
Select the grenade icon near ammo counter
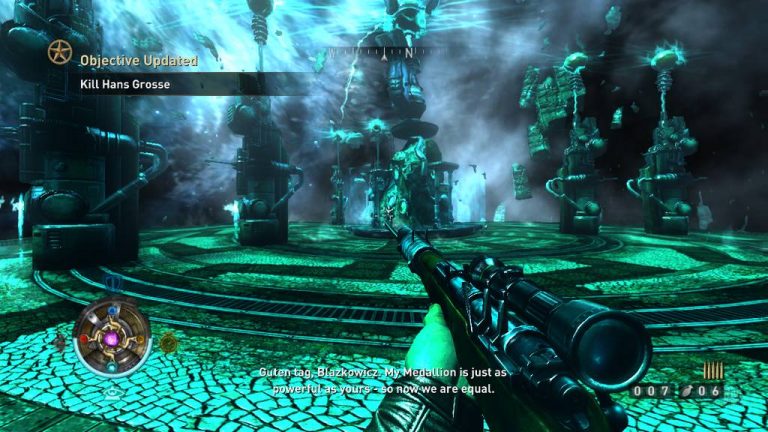pyautogui.click(x=687, y=391)
